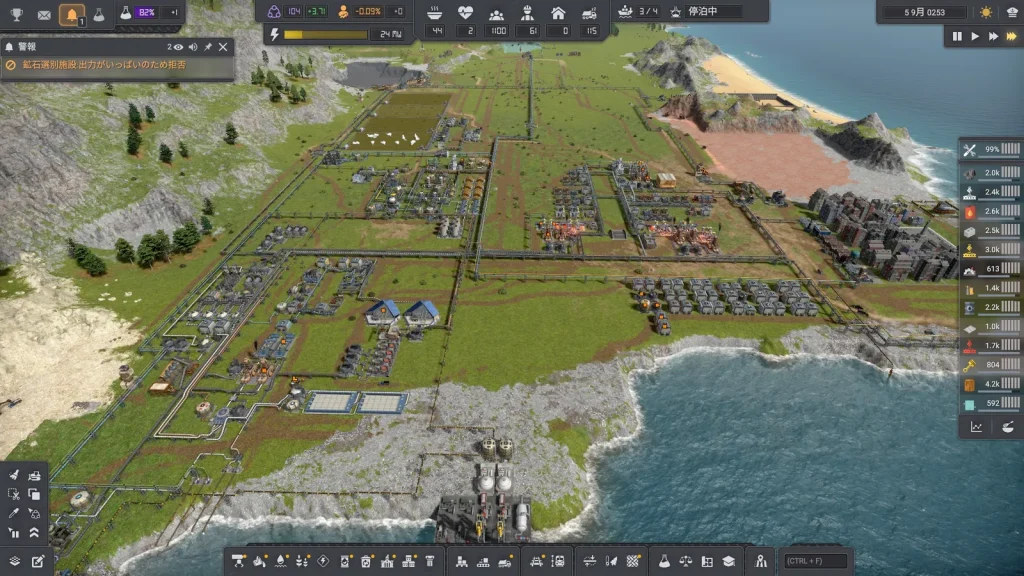Open the statistics chart button
The height and width of the screenshot is (576, 1024).
click(x=976, y=426)
